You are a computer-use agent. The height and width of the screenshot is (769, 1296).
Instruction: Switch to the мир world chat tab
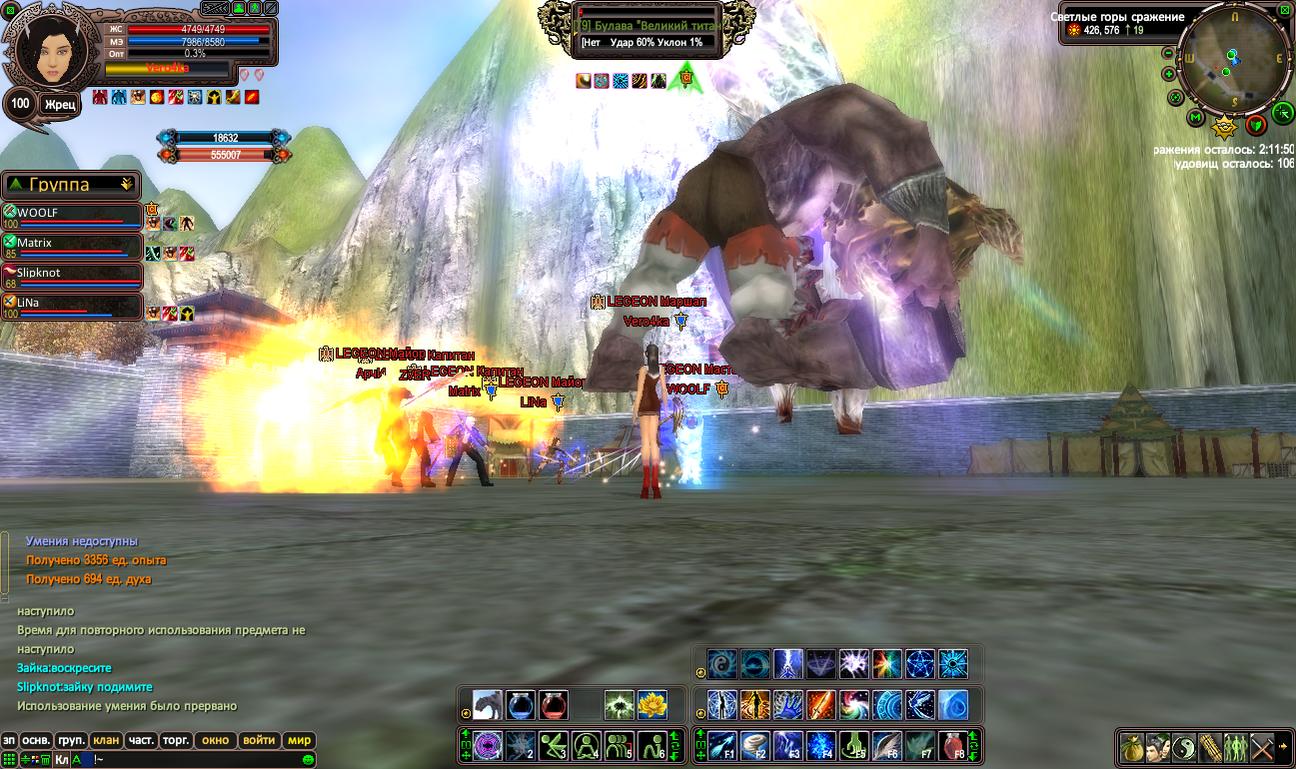pos(299,741)
